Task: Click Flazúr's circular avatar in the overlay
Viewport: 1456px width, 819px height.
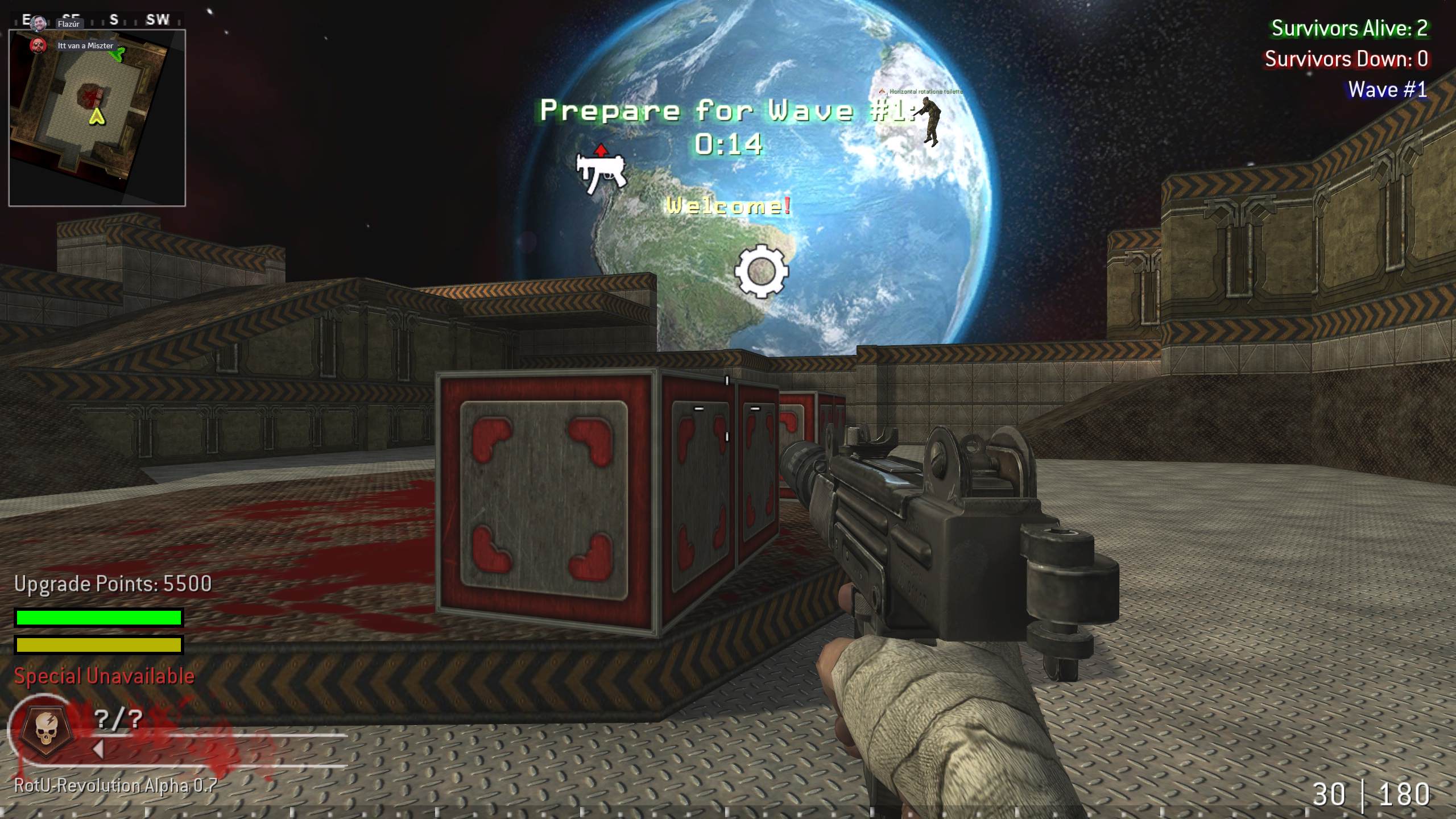Action: (x=39, y=22)
